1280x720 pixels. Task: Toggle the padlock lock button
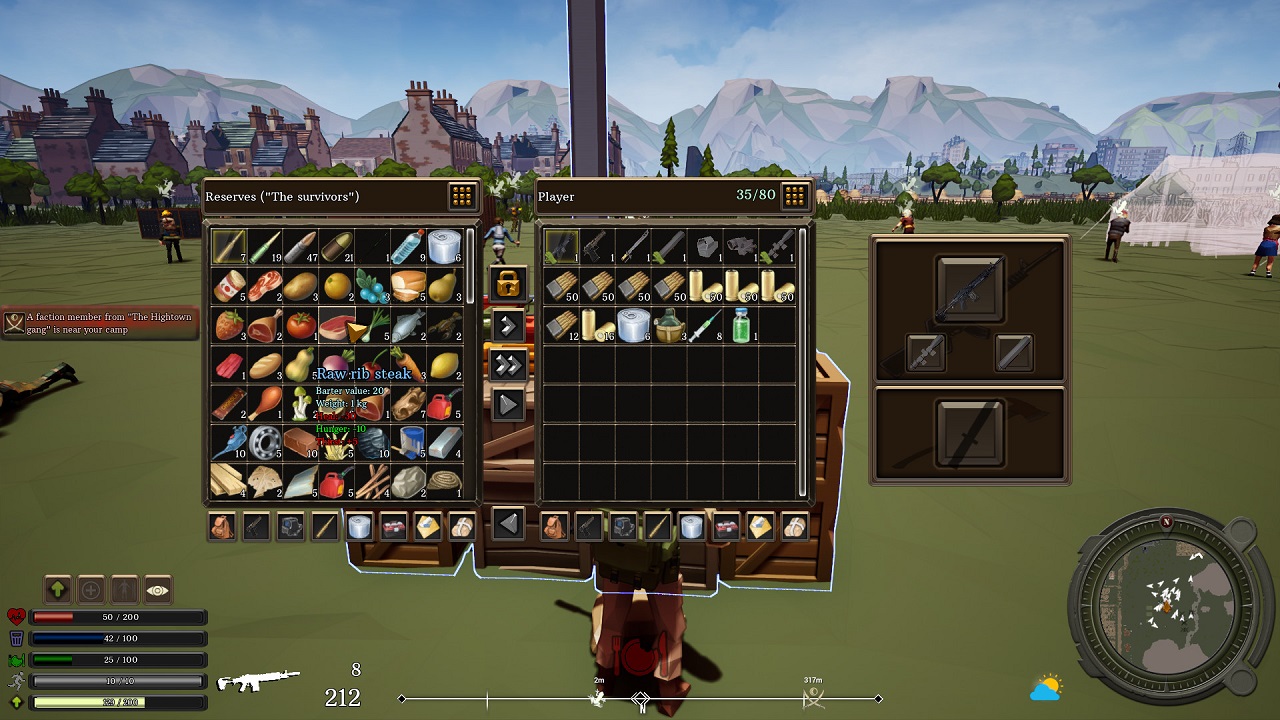tap(508, 284)
